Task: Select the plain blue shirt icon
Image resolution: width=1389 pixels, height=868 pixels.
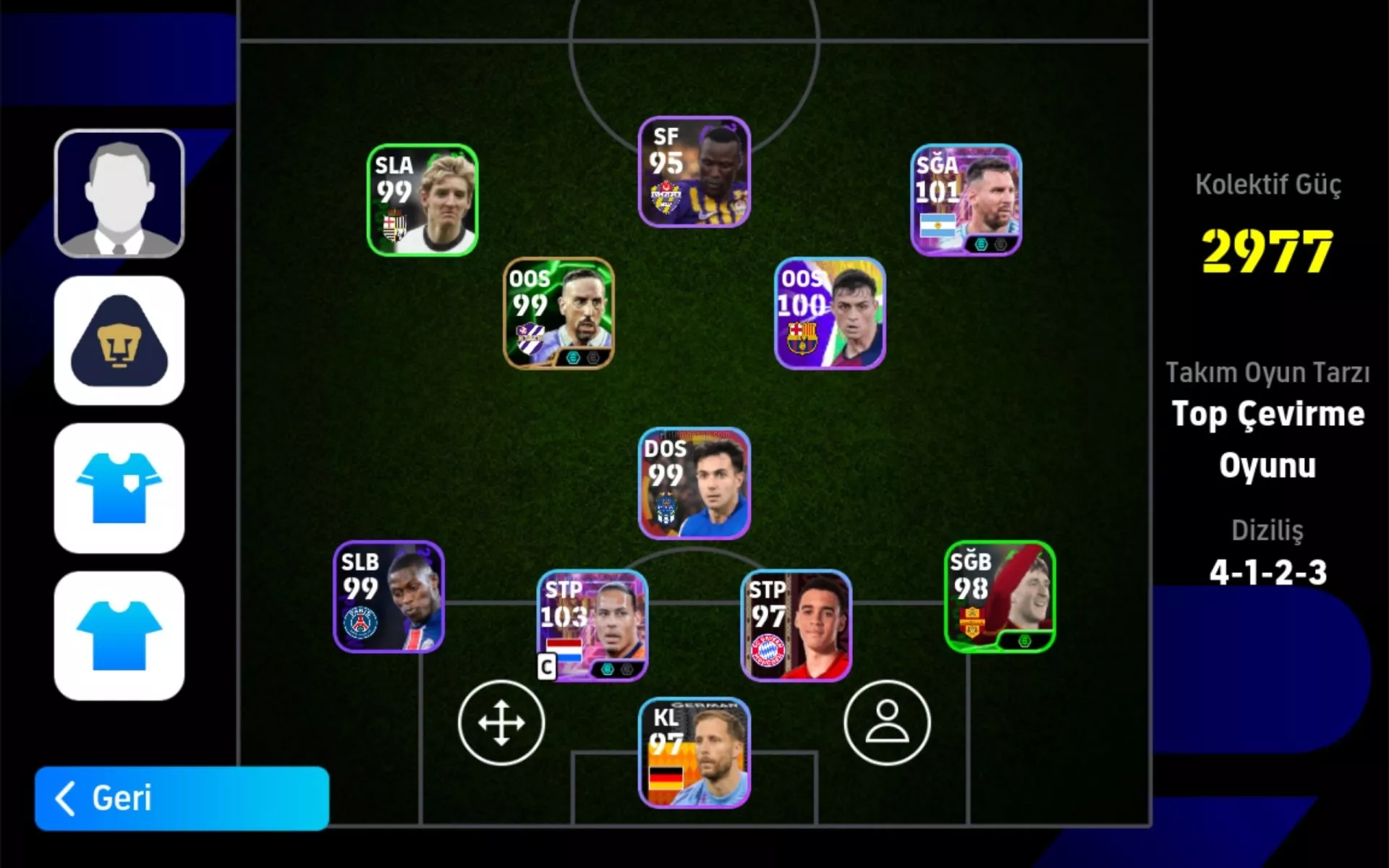Action: pos(119,636)
